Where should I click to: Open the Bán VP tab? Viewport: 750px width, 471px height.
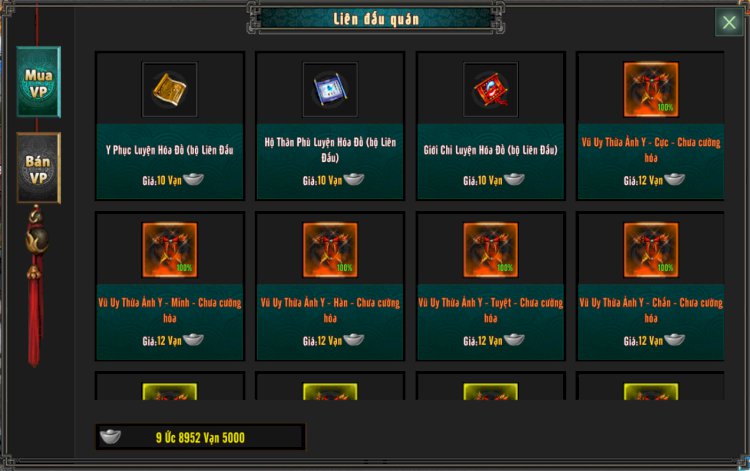(x=38, y=168)
